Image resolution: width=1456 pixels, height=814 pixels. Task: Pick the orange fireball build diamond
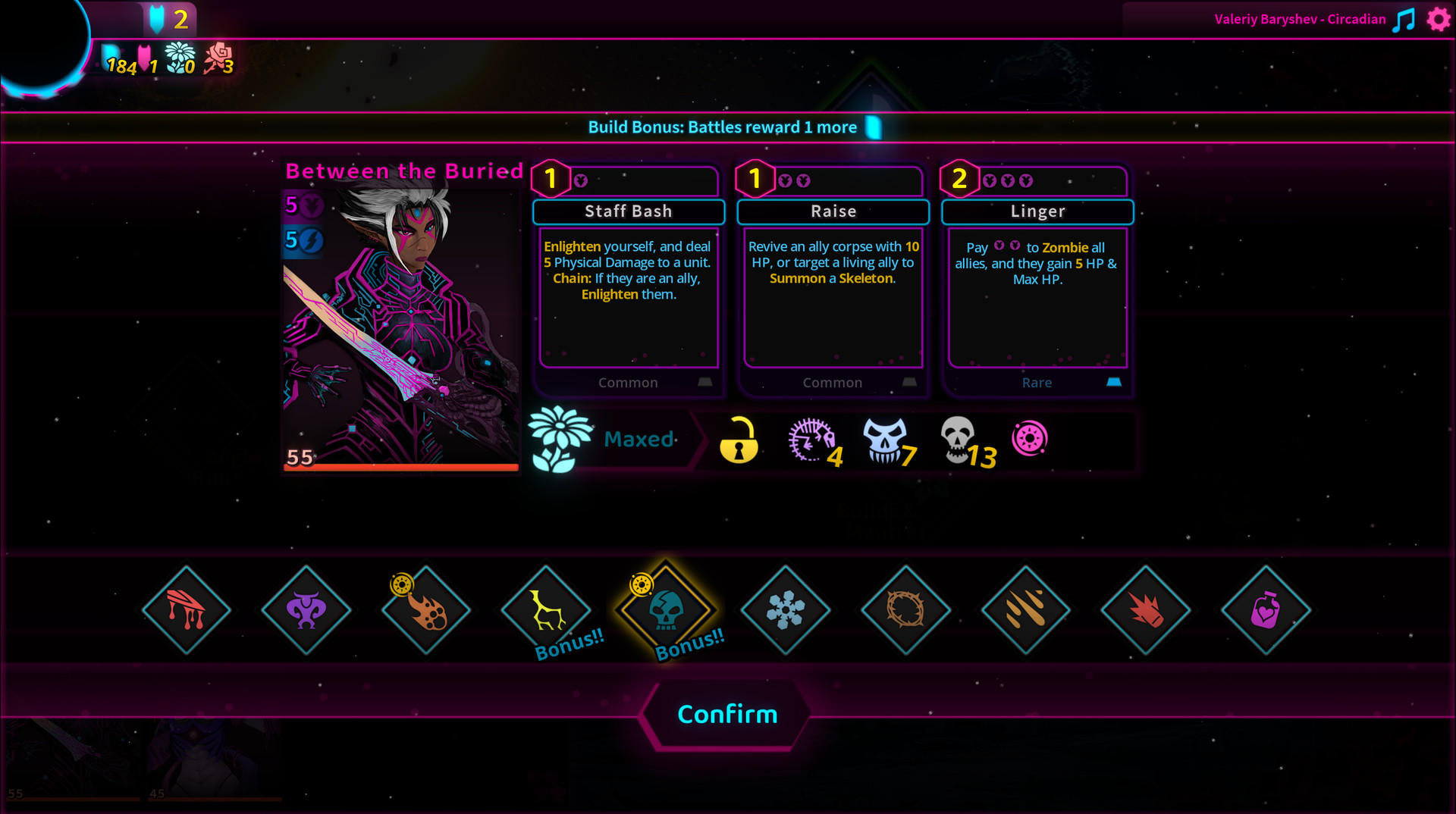point(426,610)
